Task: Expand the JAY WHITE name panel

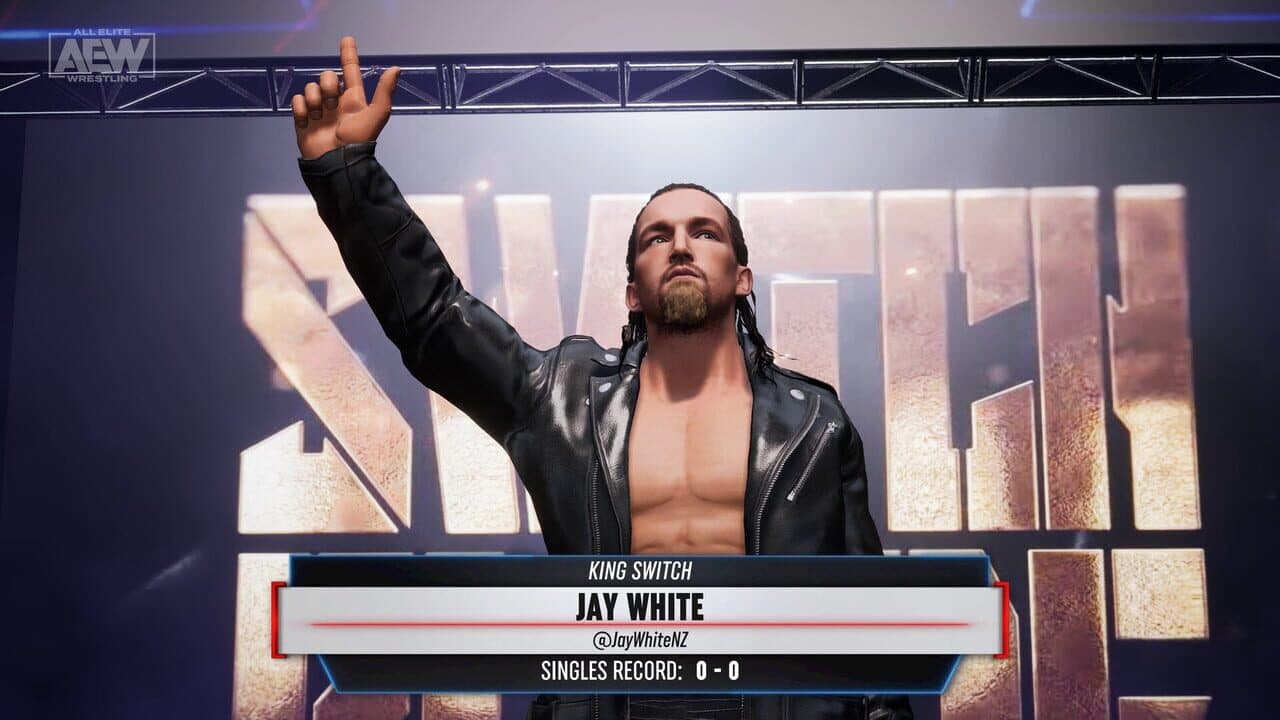Action: point(640,606)
